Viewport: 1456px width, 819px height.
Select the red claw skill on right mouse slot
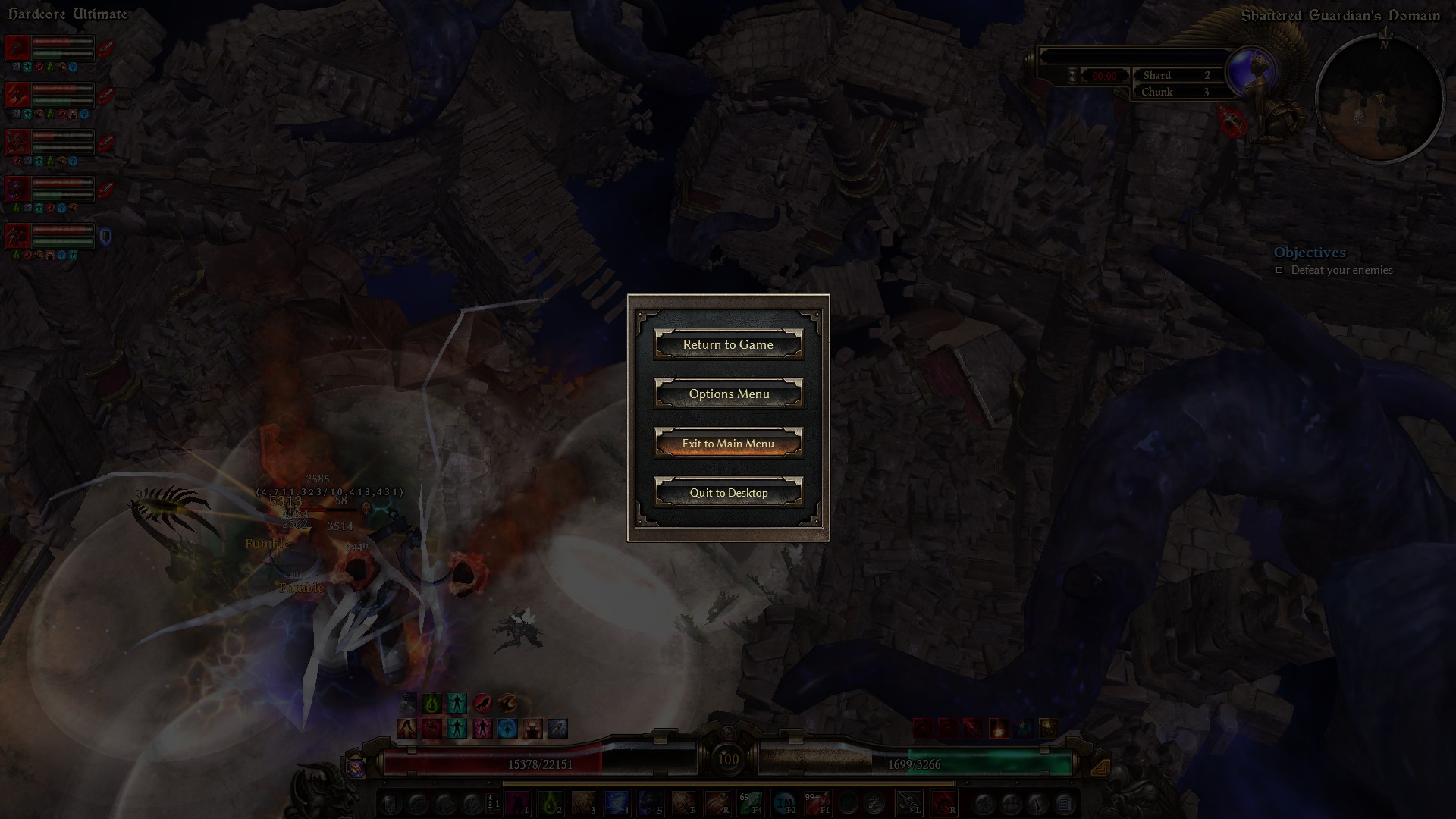click(x=944, y=802)
